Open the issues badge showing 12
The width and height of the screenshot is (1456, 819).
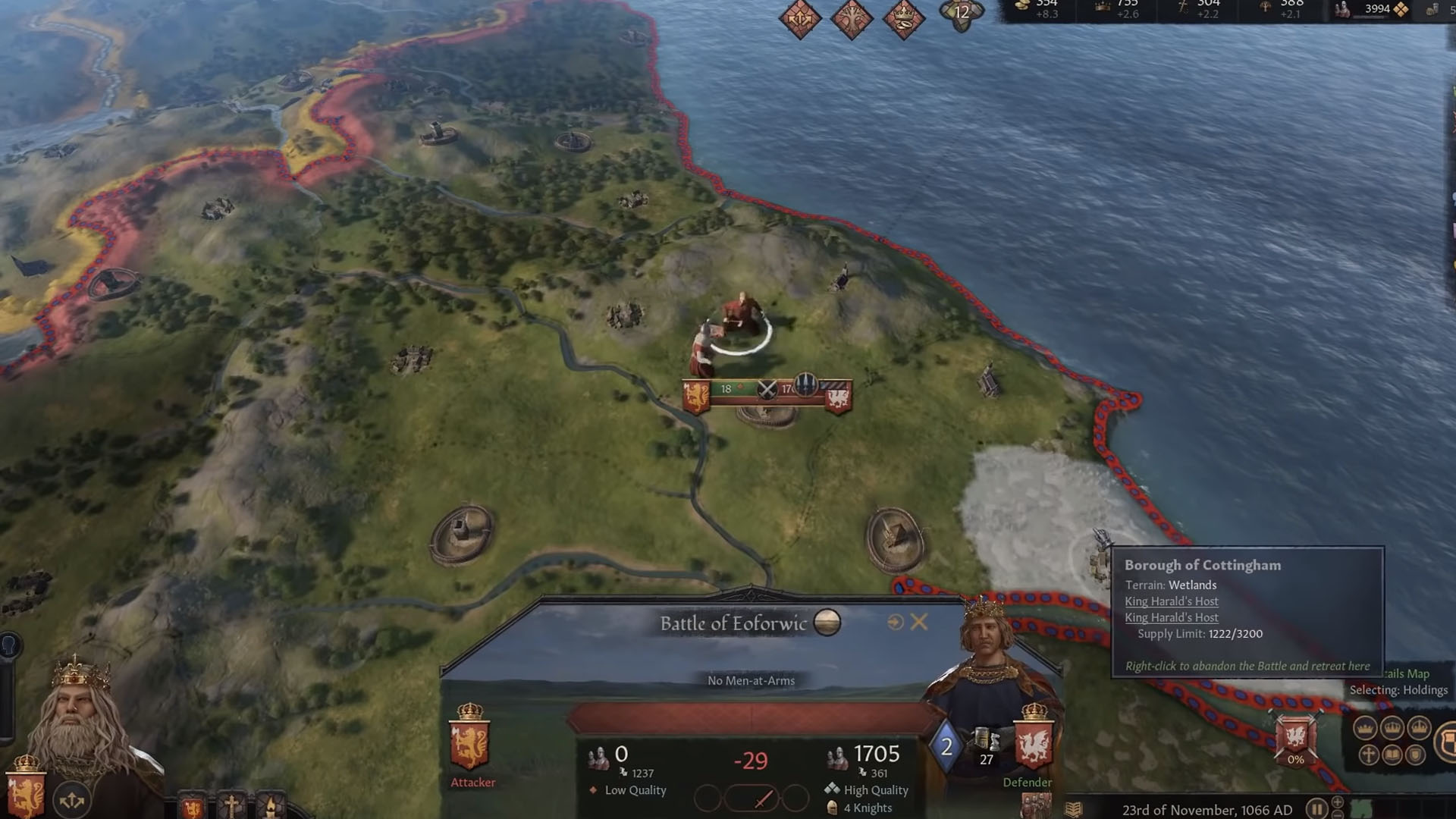click(962, 13)
